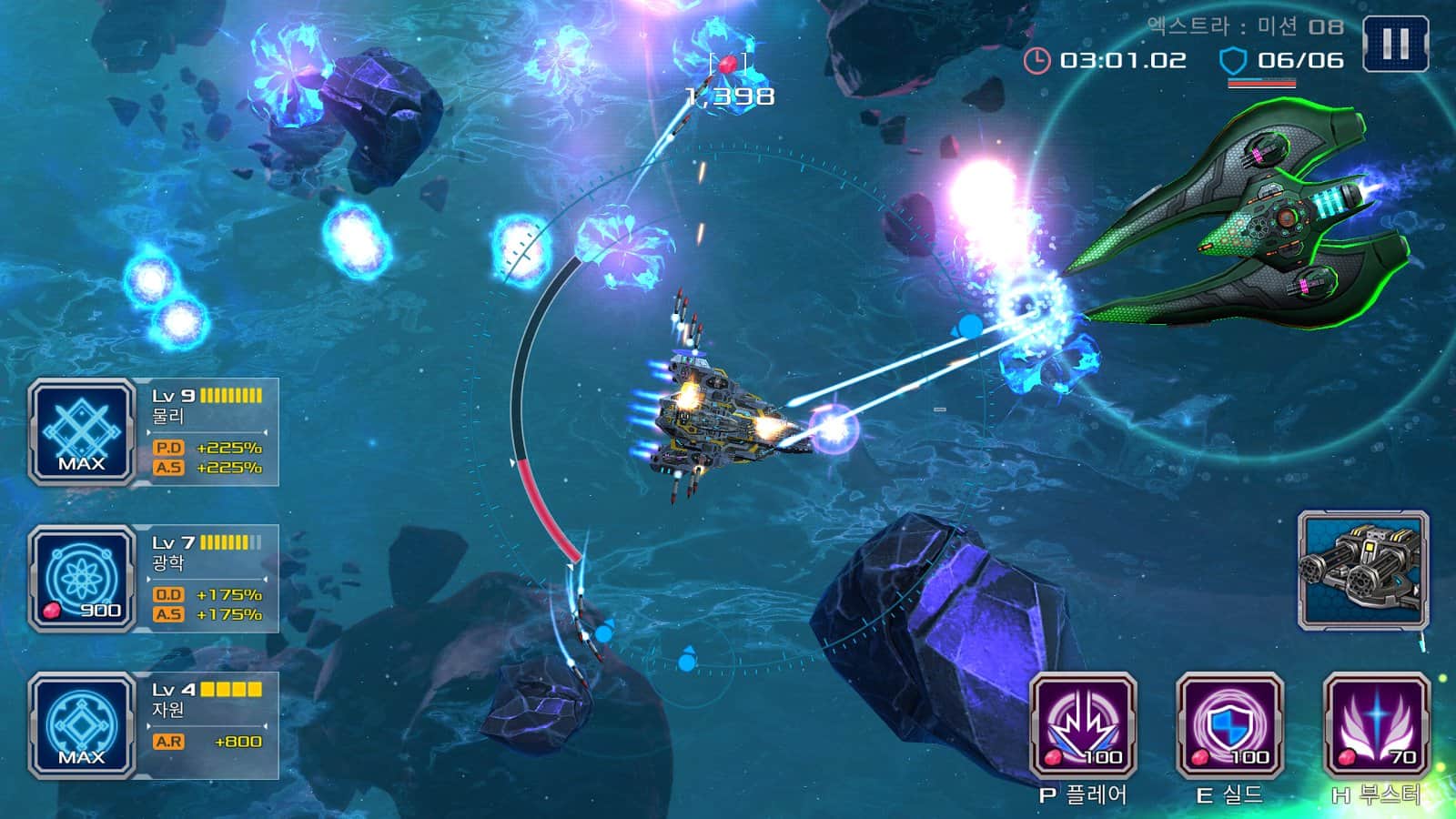The width and height of the screenshot is (1456, 819).
Task: Activate the P 플레어 (flare) skill
Action: (1083, 725)
